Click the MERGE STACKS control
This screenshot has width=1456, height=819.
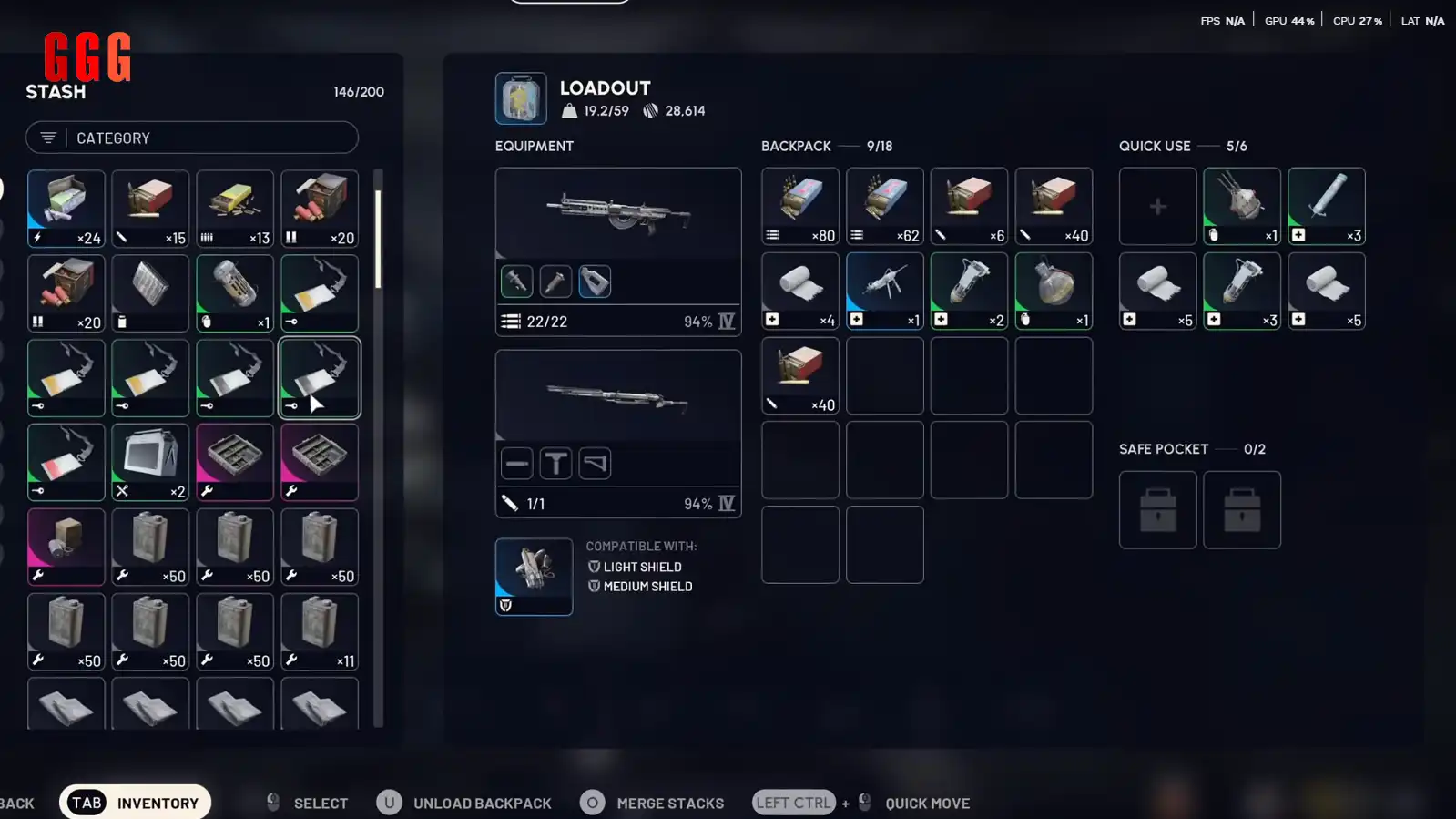[x=652, y=803]
